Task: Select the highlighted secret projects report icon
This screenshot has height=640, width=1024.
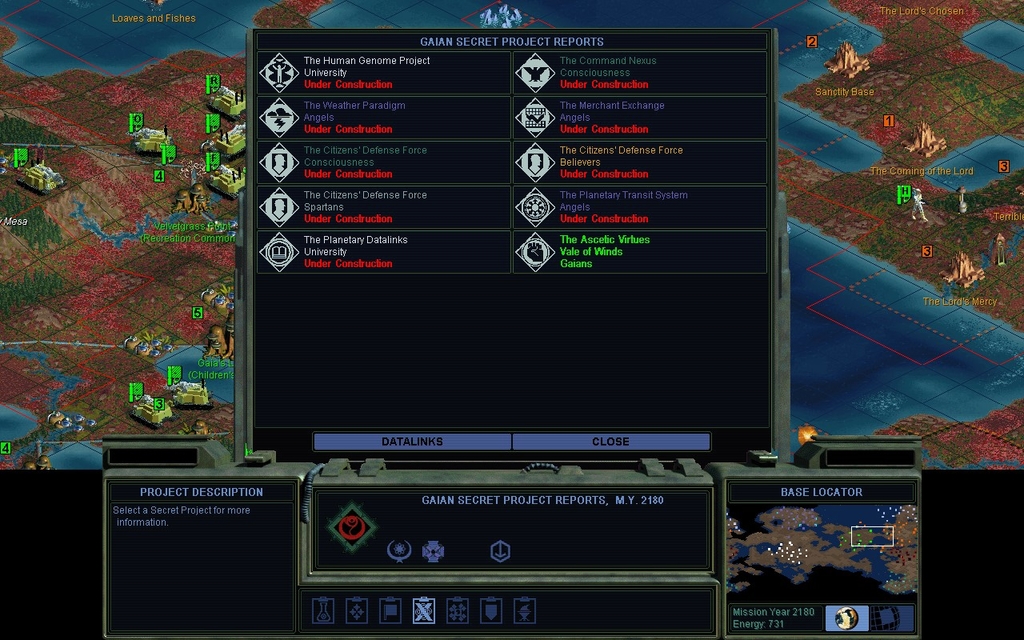Action: [424, 609]
